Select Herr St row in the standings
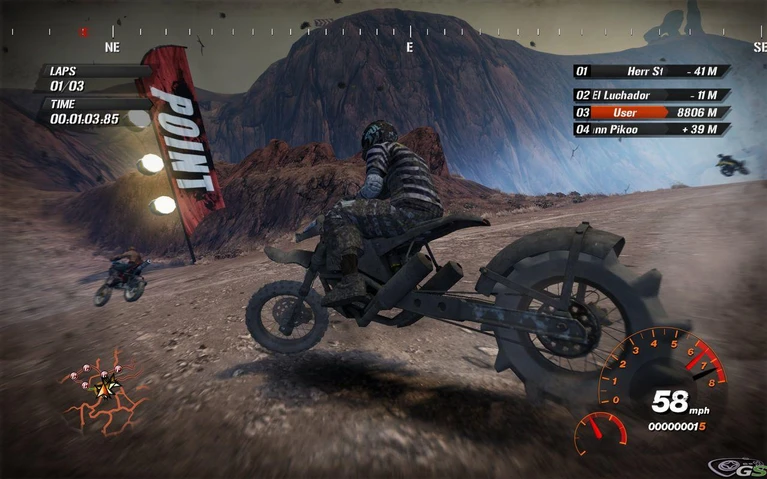767x479 pixels. 651,71
